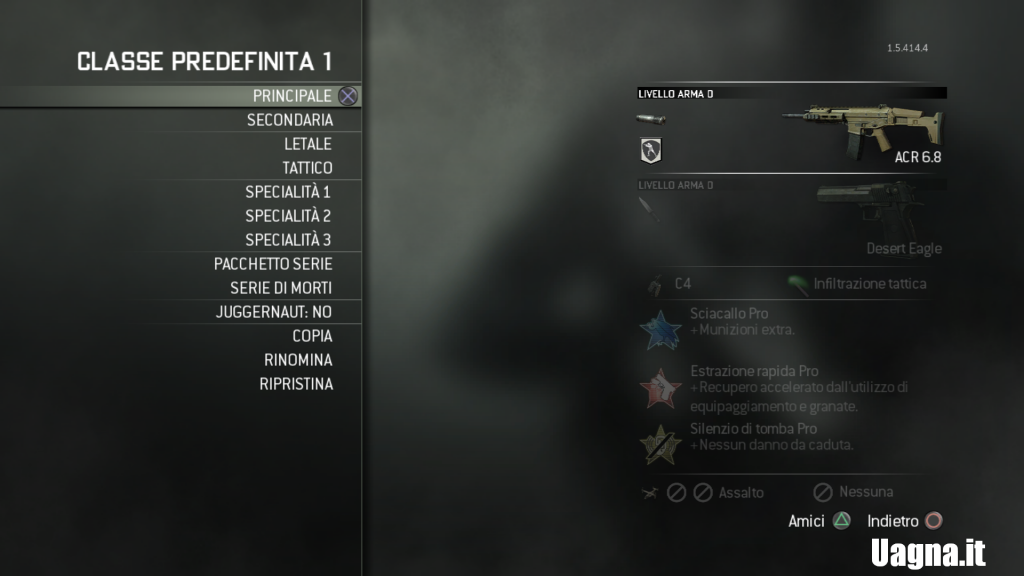Choose Specialità 3 in class menu
Screen dimensions: 1024x576
pyautogui.click(x=288, y=240)
